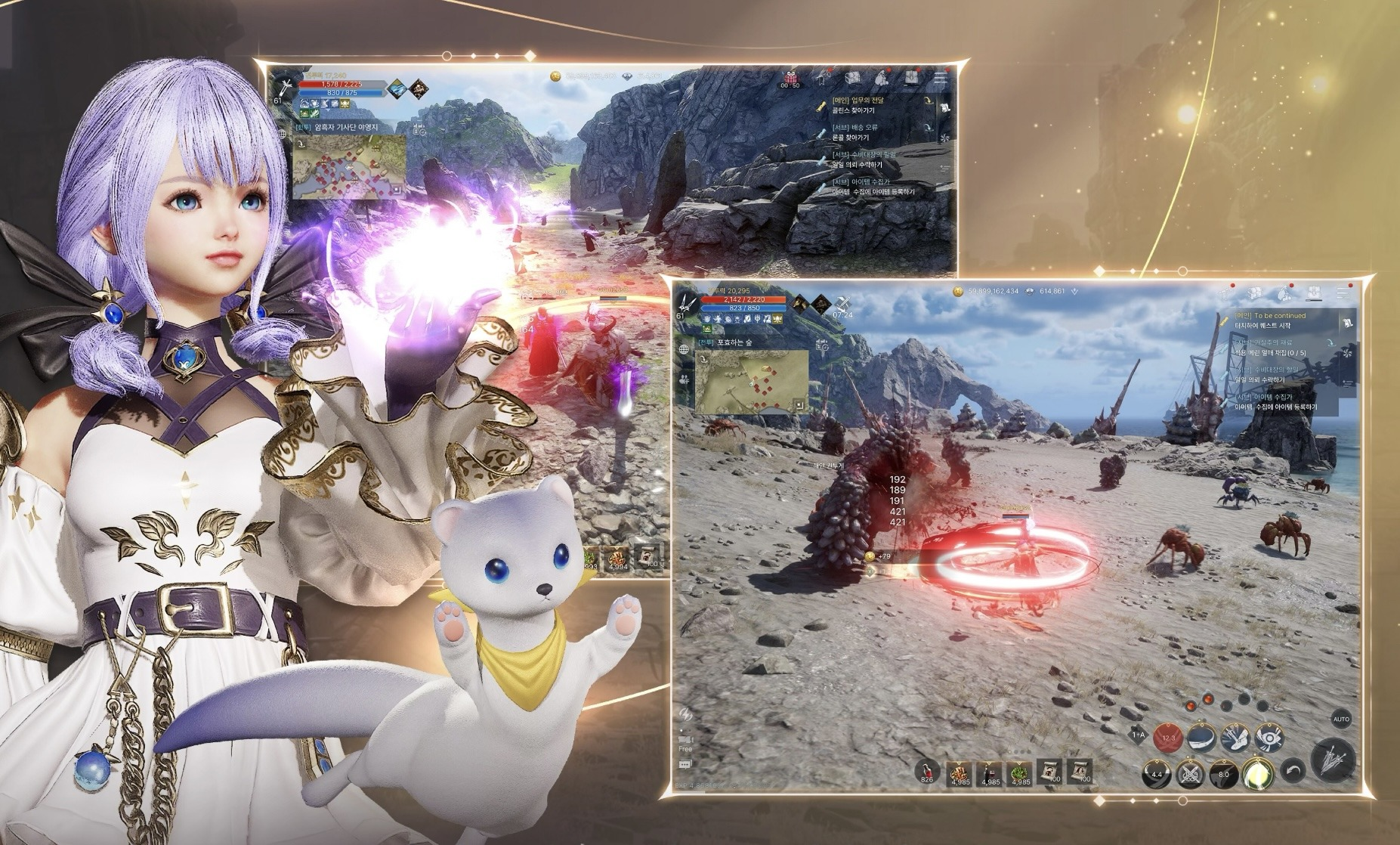Open the chat message icon bottom-left
1400x845 pixels.
click(685, 763)
